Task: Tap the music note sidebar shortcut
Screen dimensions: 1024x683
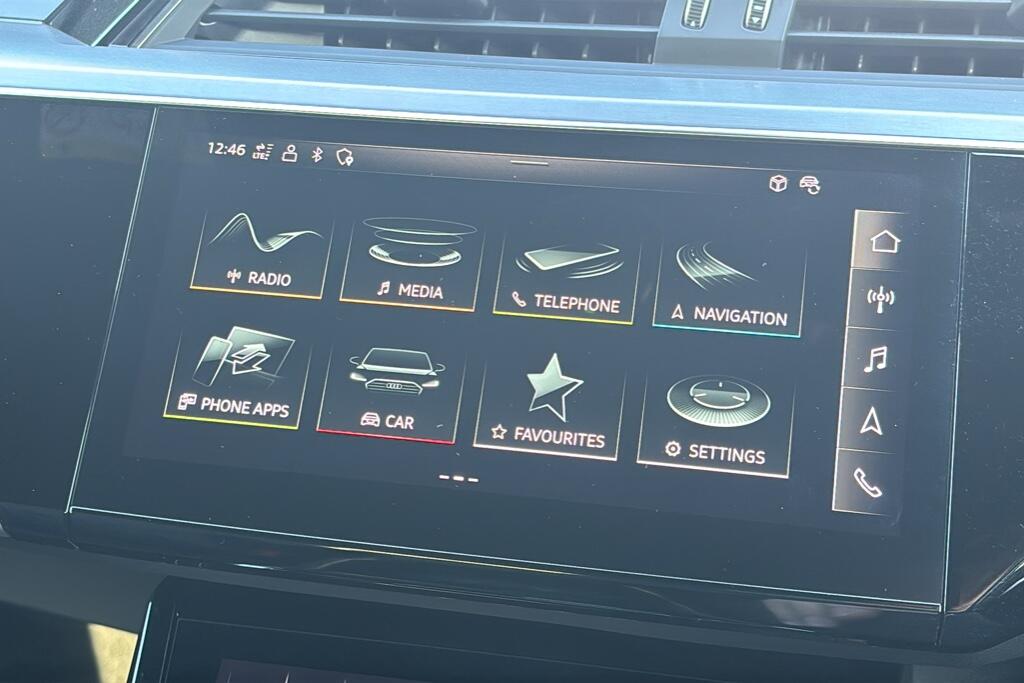Action: 875,359
